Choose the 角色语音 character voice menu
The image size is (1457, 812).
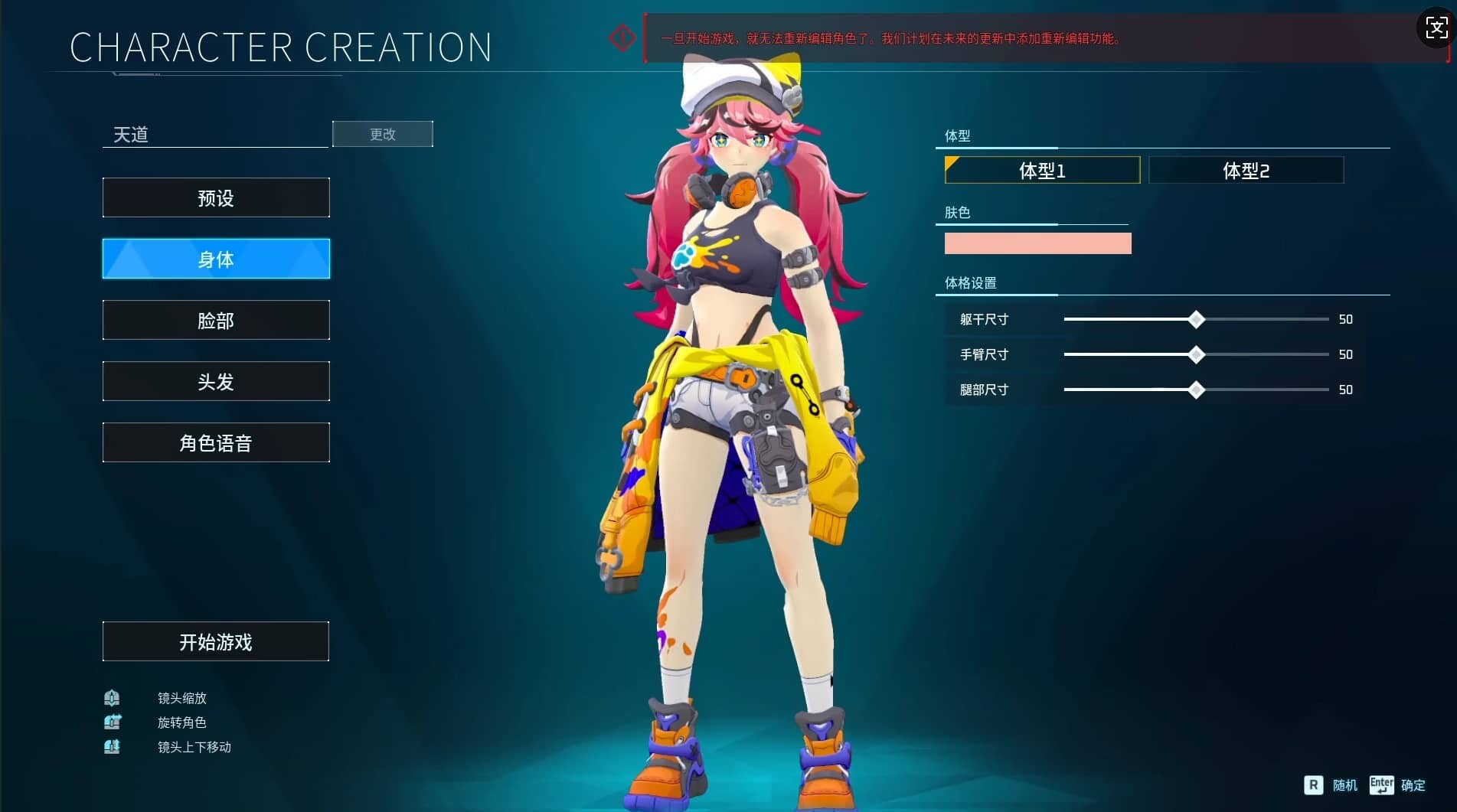pos(216,443)
